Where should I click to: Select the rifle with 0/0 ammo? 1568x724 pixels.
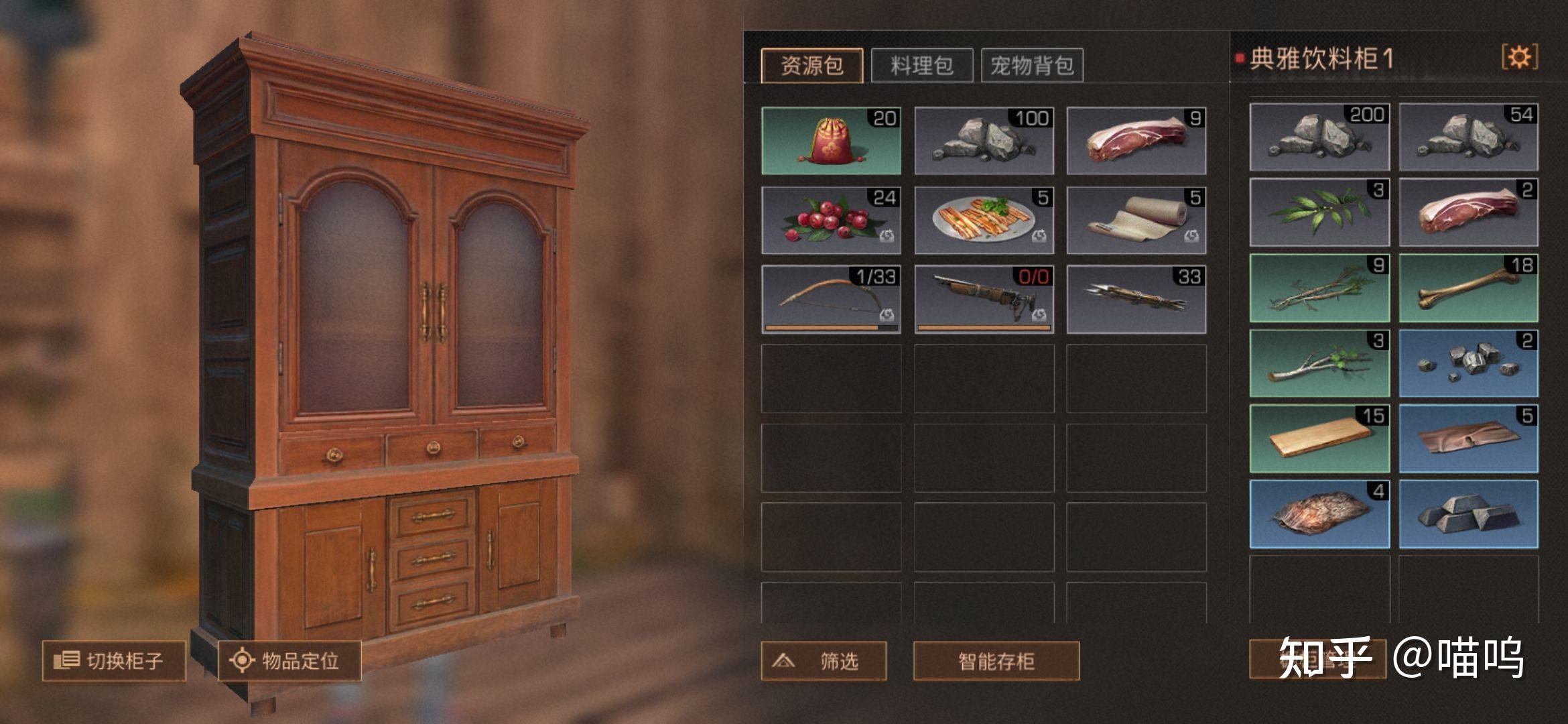coord(984,299)
